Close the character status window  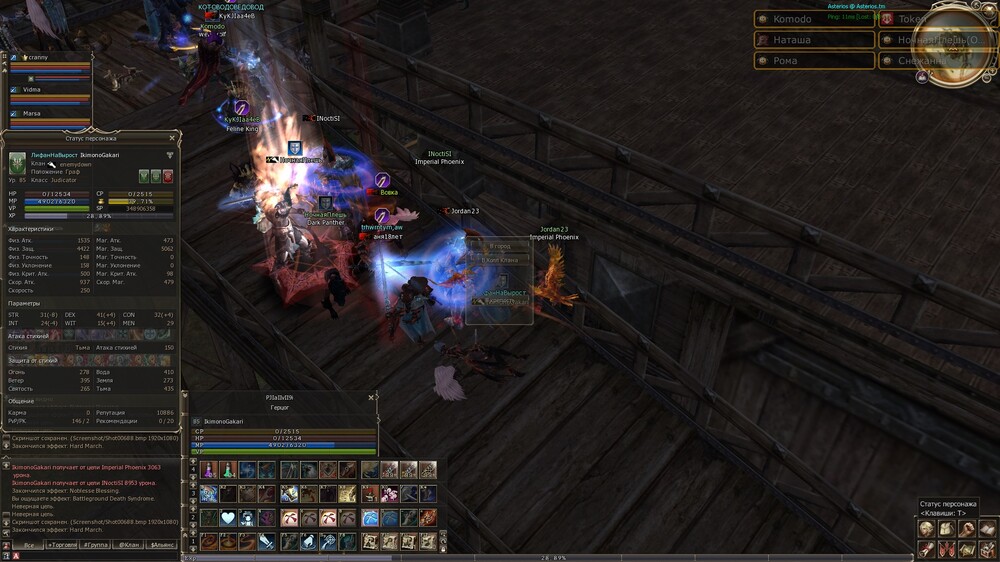(x=172, y=138)
